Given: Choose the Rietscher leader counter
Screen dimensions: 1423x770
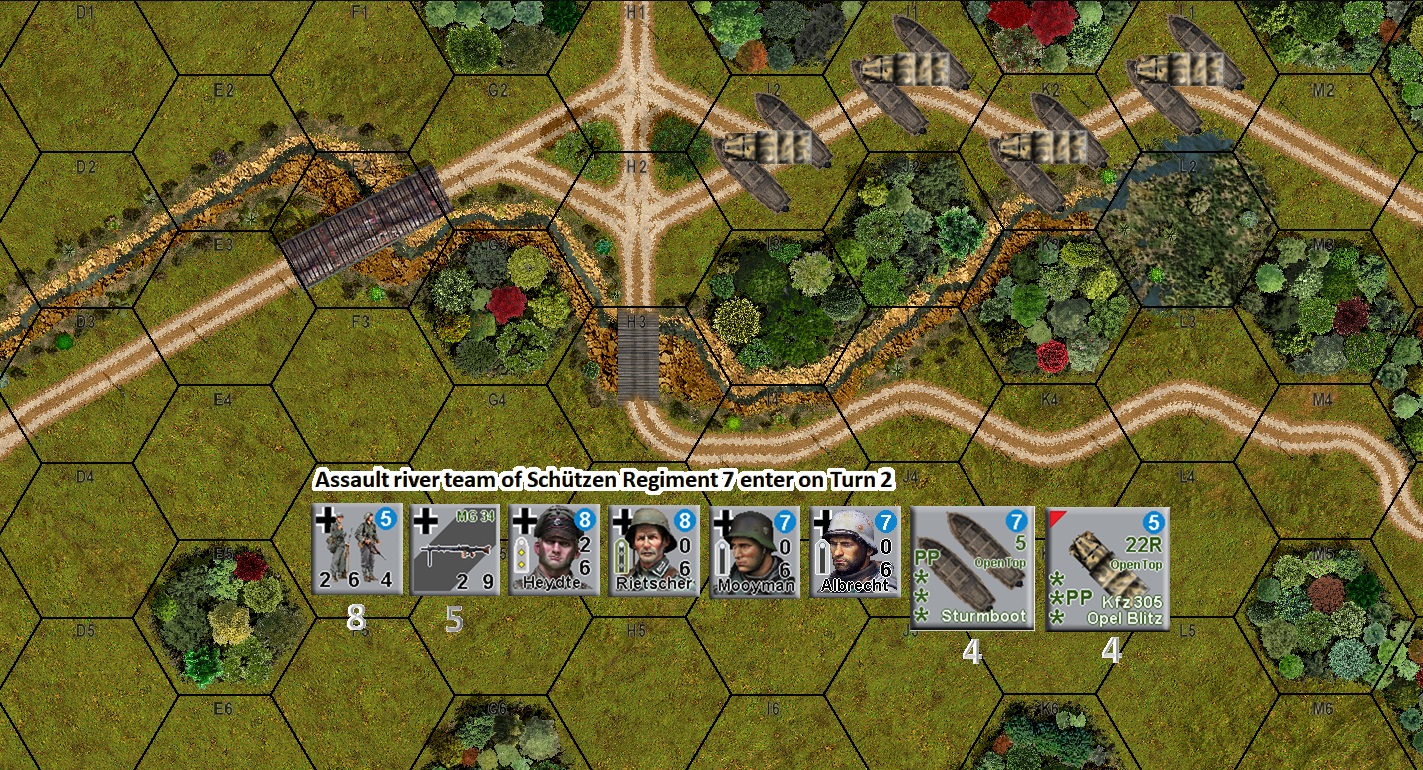Looking at the screenshot, I should click(x=654, y=550).
